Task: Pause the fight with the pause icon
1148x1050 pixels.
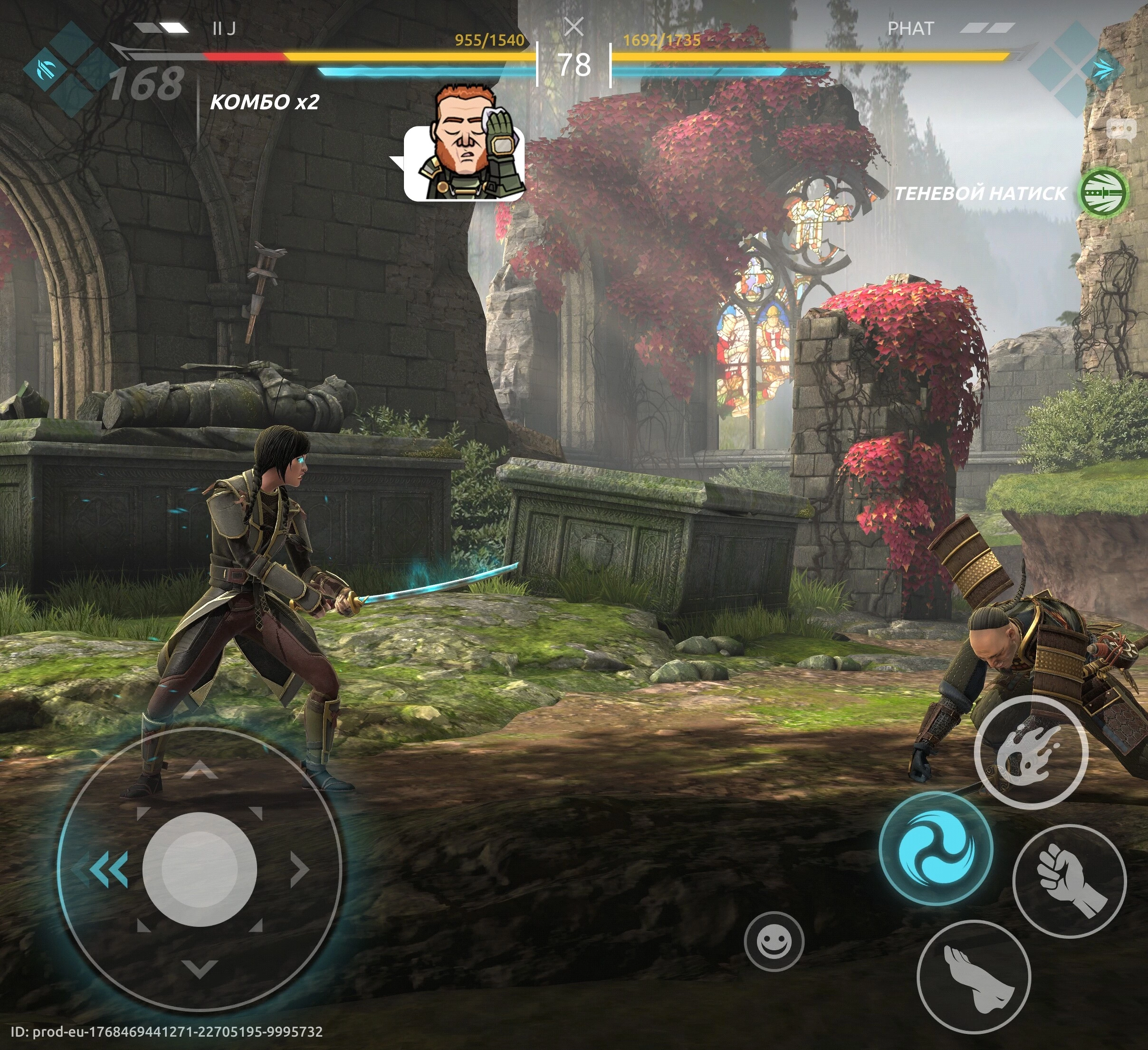Action: 574,26
